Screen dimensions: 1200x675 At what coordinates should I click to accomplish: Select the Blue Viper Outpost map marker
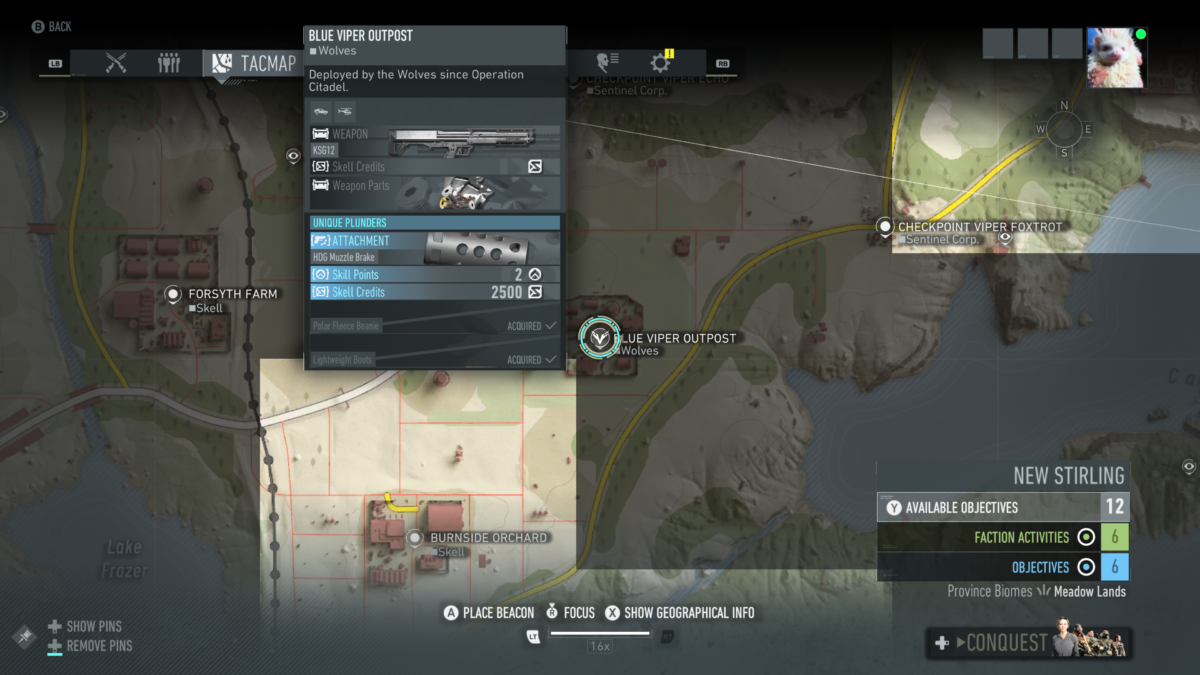tap(600, 338)
